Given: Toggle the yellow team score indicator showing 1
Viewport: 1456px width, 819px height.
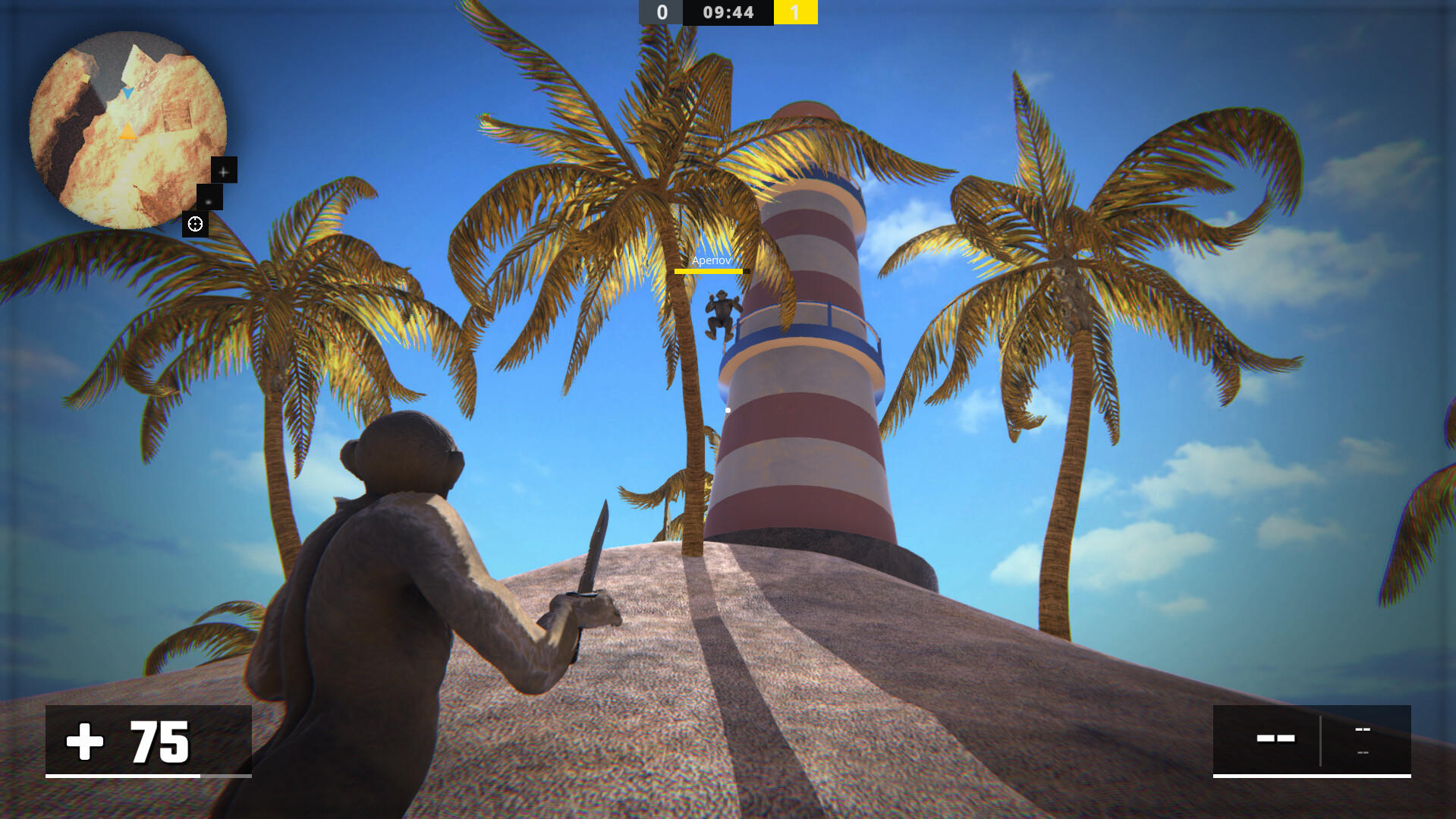Looking at the screenshot, I should coord(796,12).
